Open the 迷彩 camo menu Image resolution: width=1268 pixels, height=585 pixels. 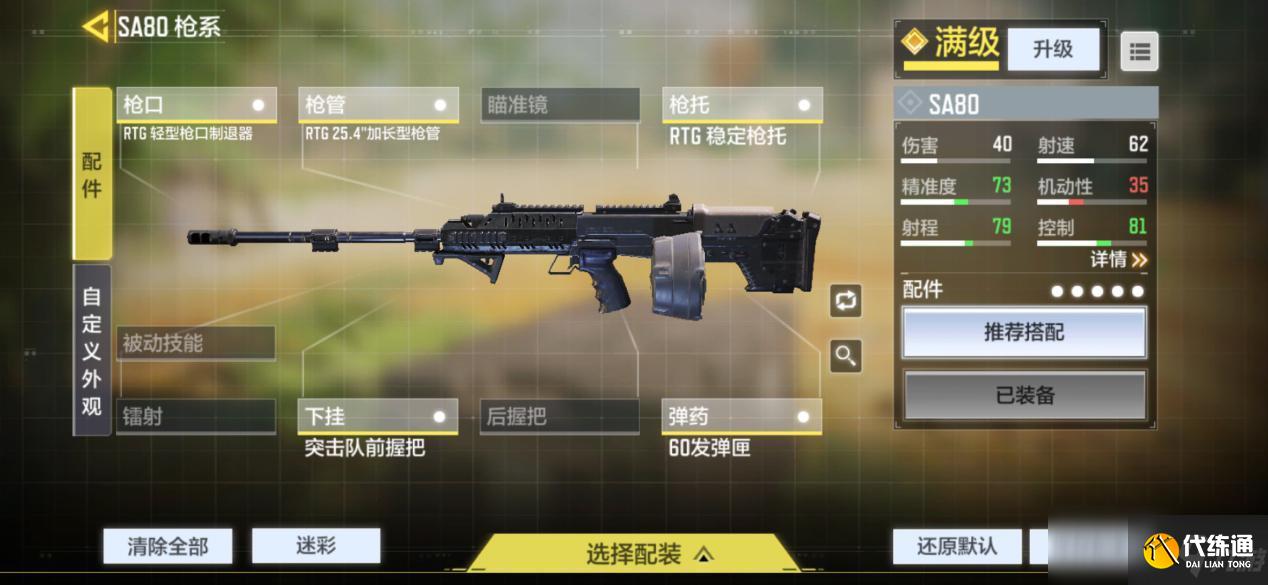click(316, 546)
